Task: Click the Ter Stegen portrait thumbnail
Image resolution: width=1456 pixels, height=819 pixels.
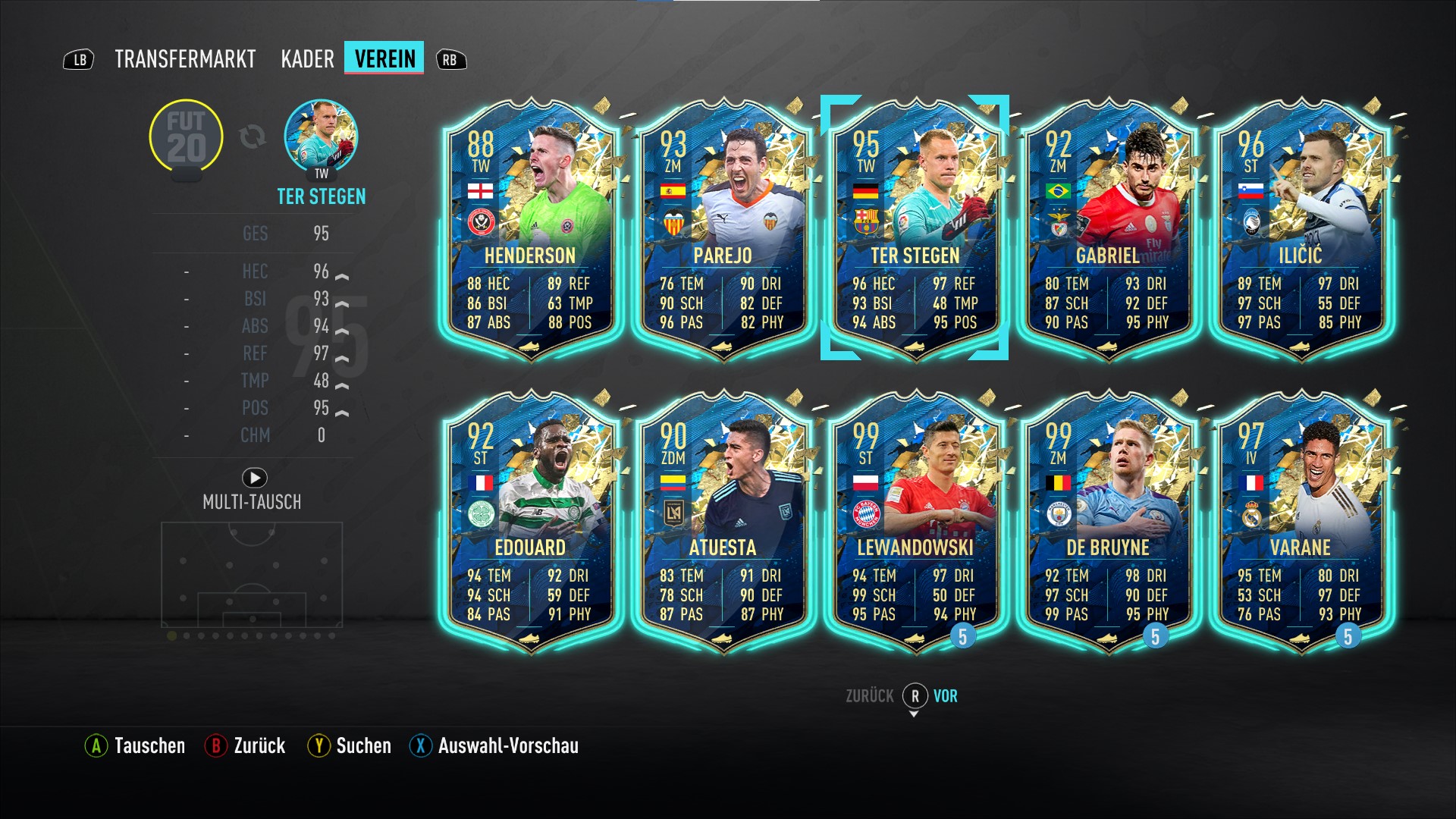Action: (321, 137)
